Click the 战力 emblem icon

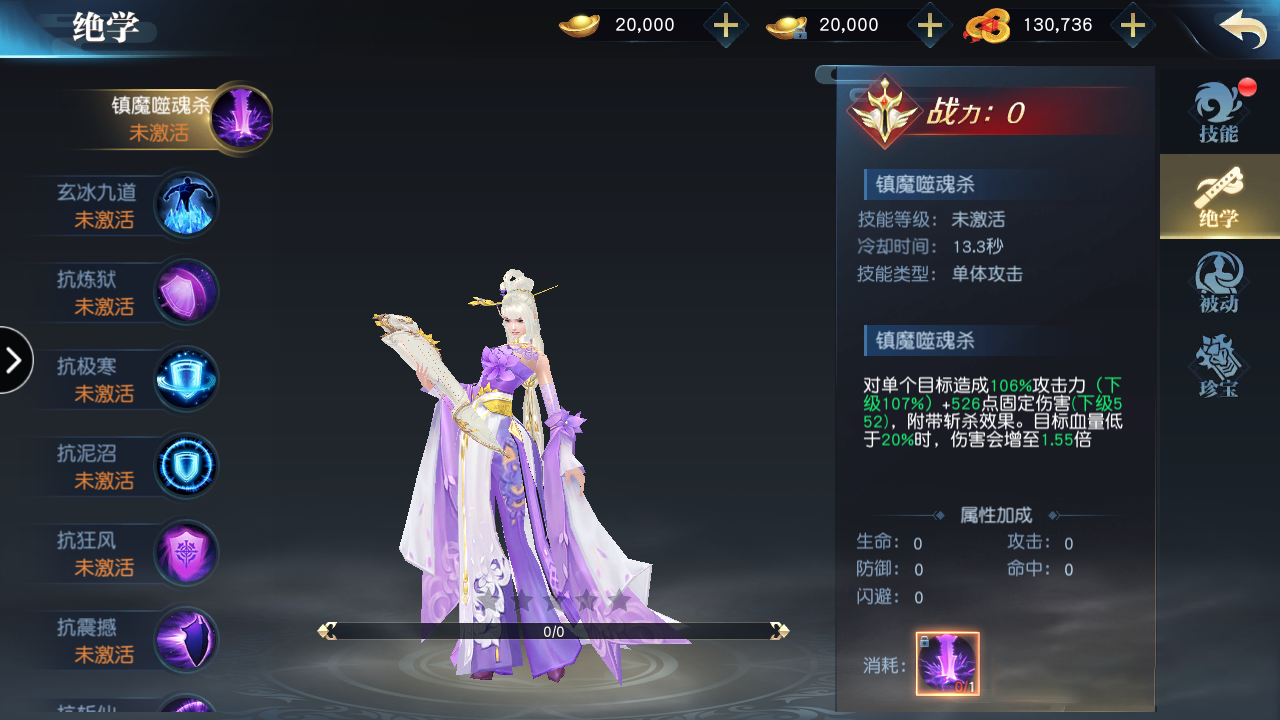884,112
